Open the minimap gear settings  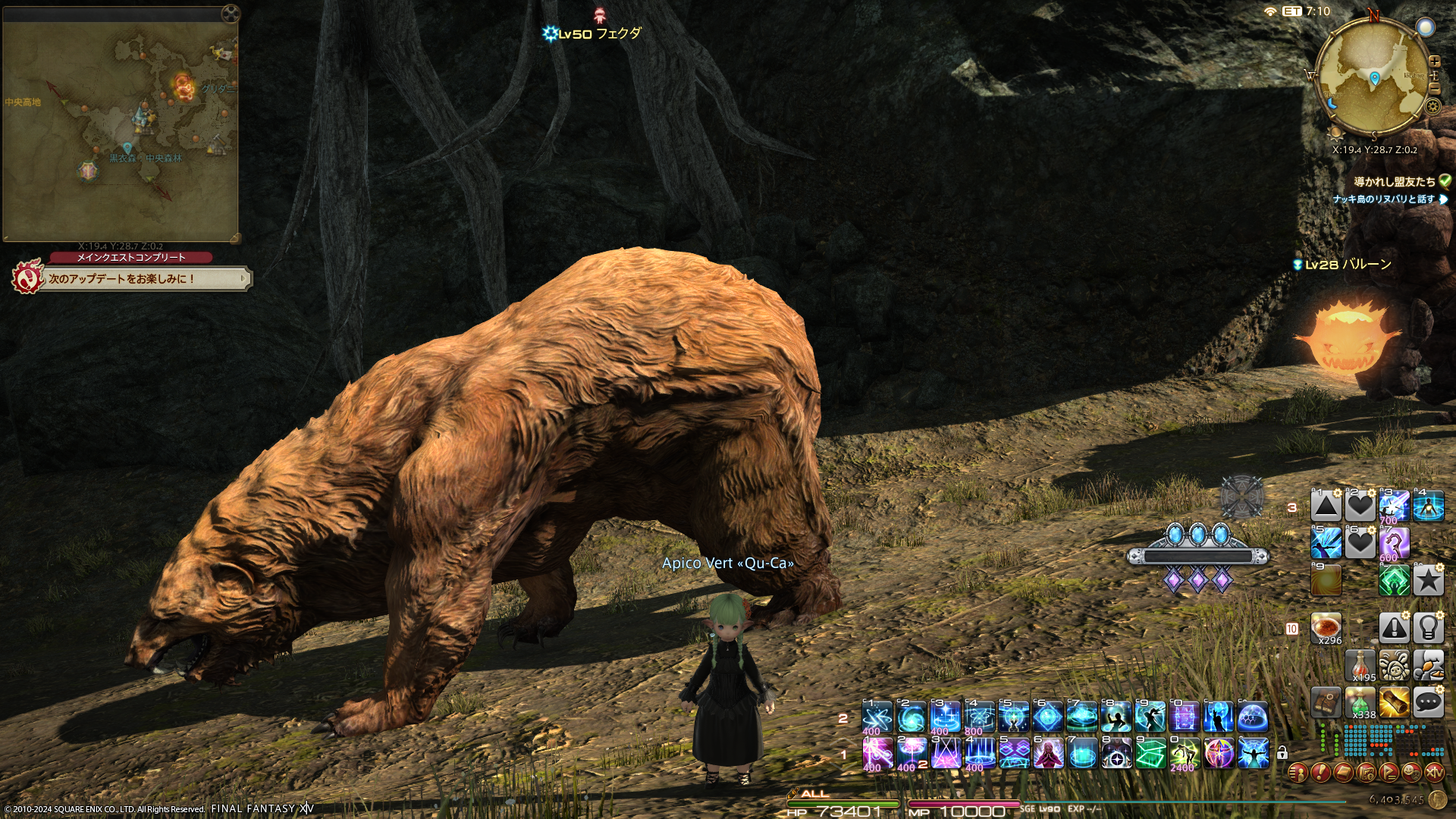point(1432,106)
